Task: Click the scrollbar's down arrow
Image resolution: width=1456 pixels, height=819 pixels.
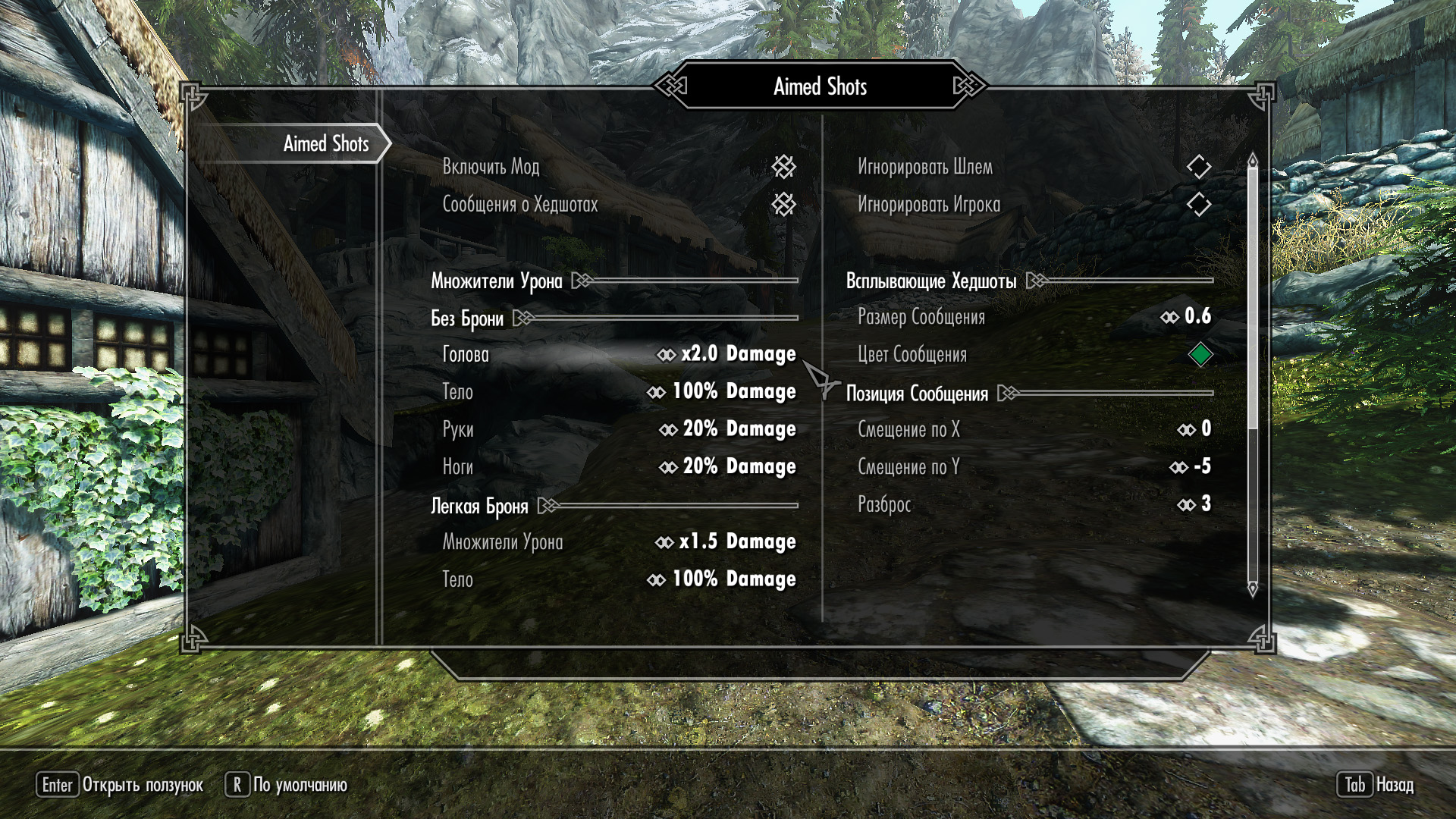Action: [x=1253, y=588]
